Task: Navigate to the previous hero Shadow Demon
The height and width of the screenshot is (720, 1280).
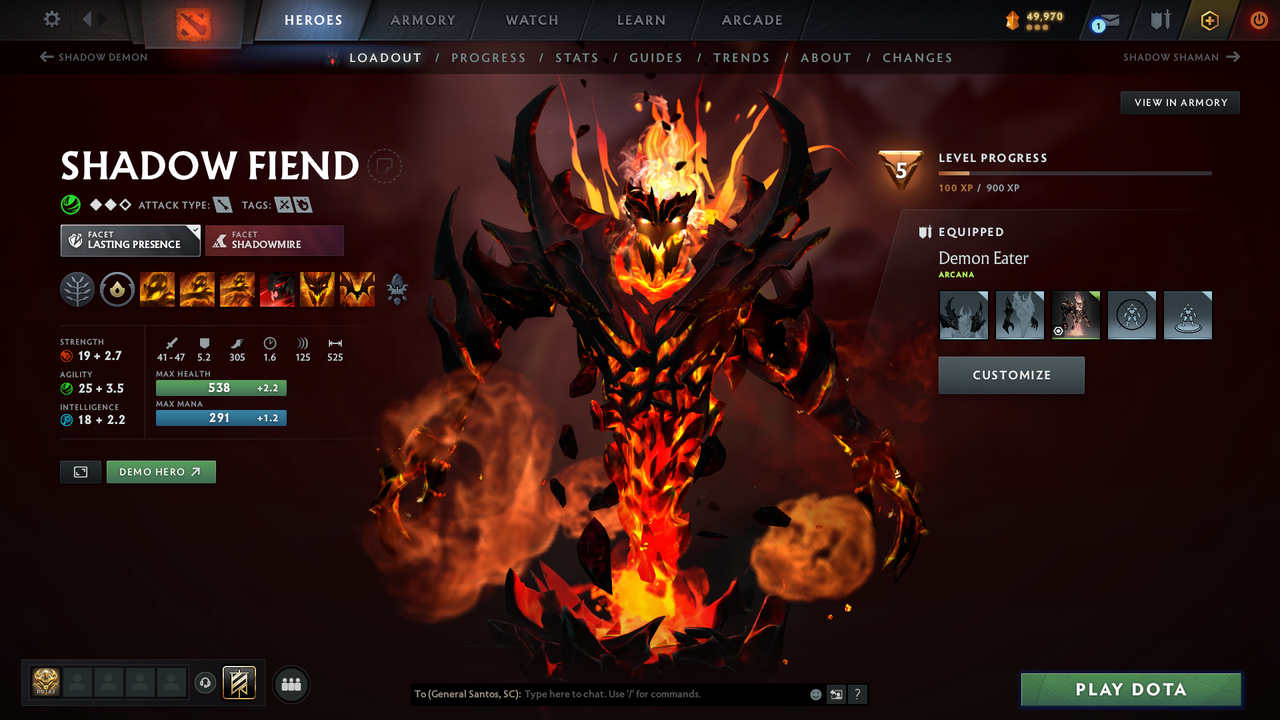Action: 93,57
